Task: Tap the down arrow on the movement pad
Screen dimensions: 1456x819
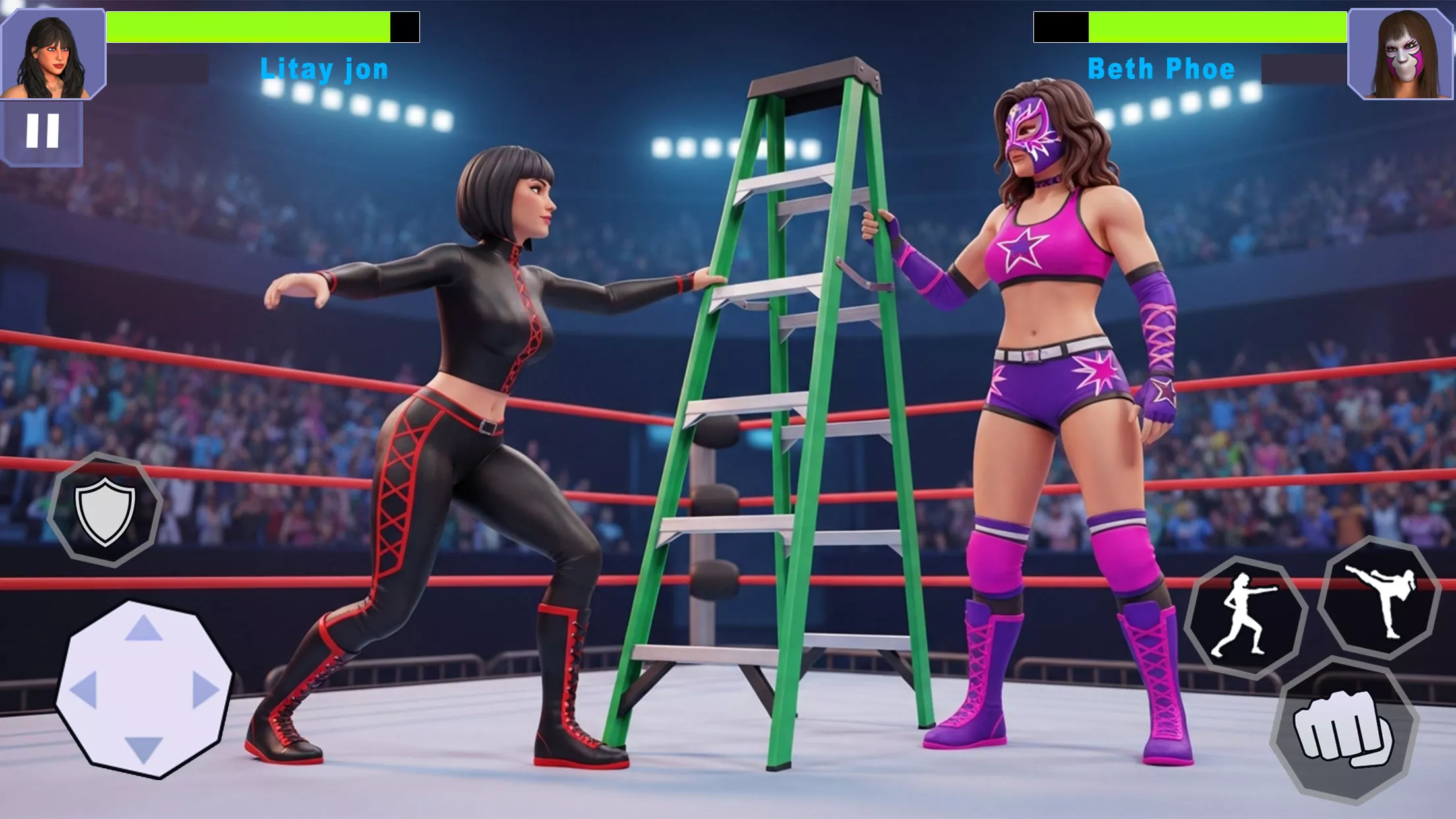Action: pos(144,749)
